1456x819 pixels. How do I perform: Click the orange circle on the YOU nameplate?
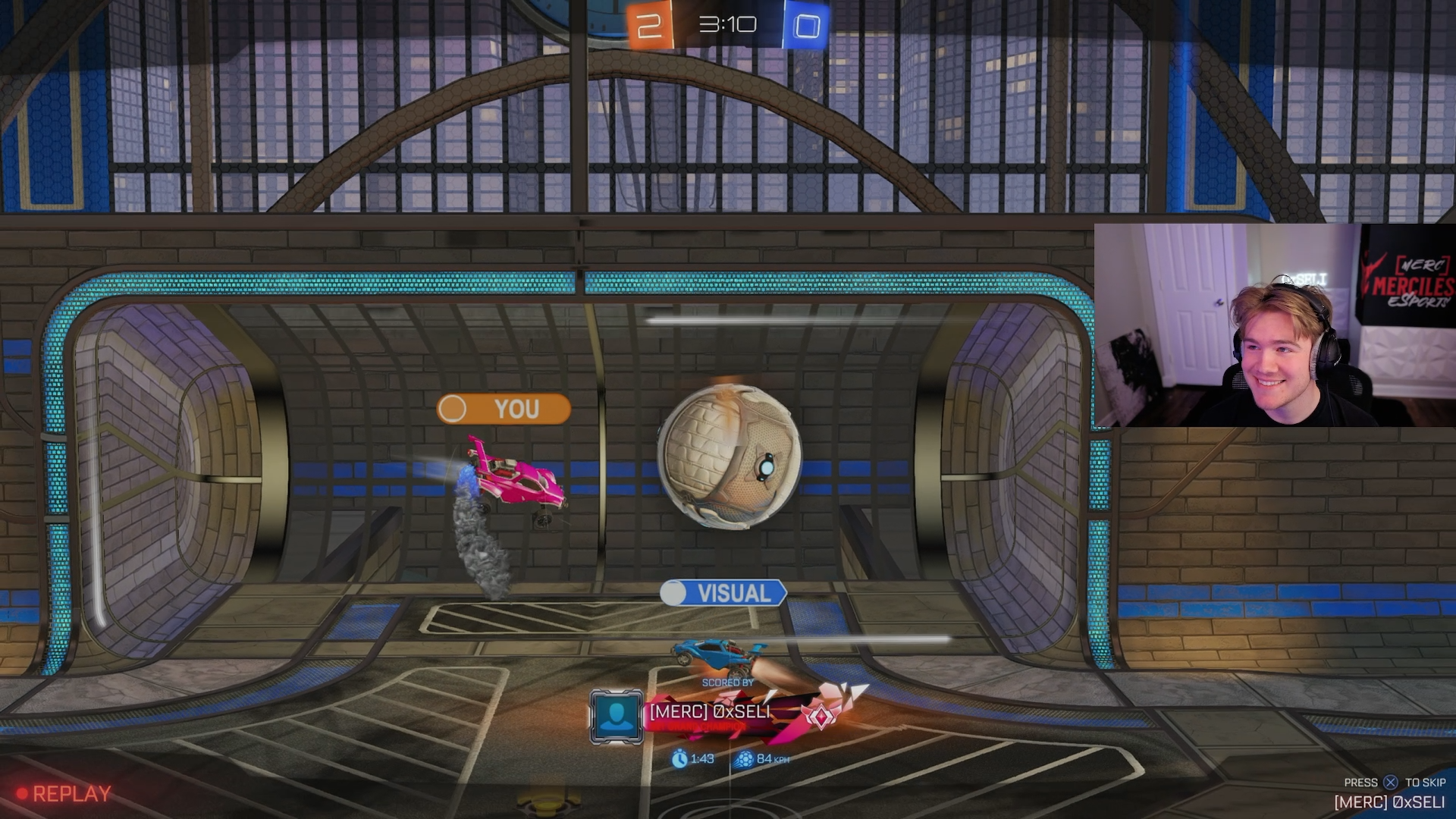(x=453, y=409)
